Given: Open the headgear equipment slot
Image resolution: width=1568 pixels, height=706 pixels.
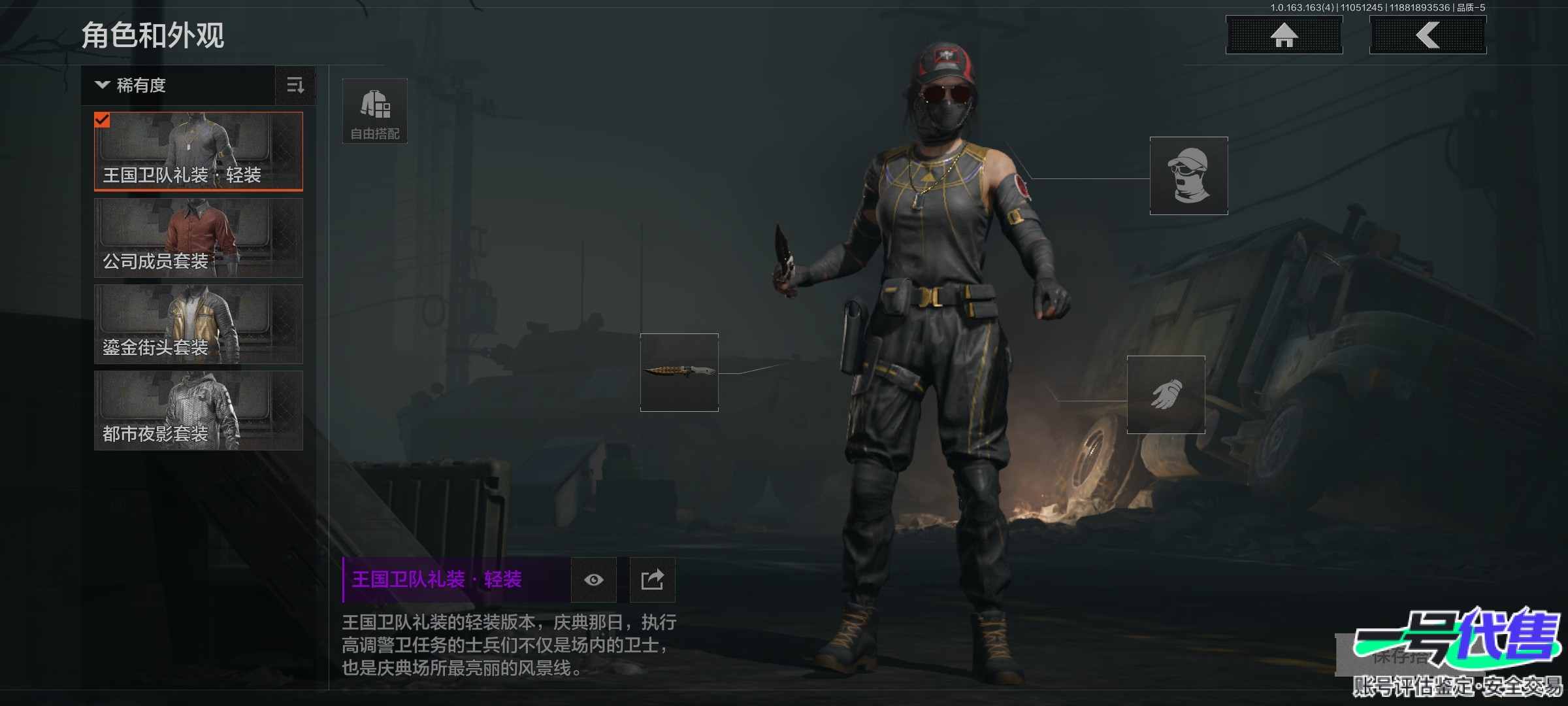Looking at the screenshot, I should point(1188,176).
